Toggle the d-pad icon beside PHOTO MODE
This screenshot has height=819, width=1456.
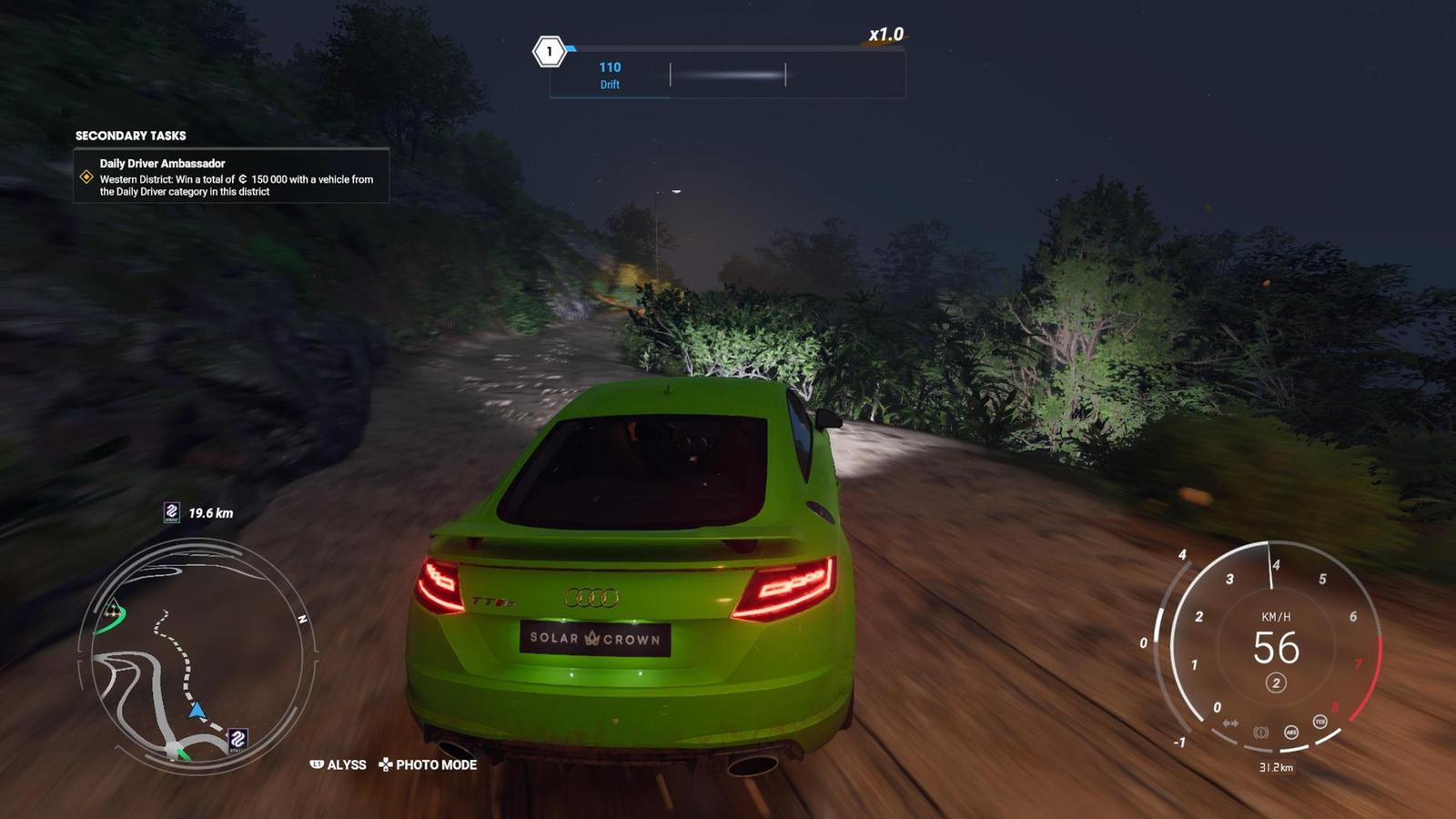click(386, 765)
